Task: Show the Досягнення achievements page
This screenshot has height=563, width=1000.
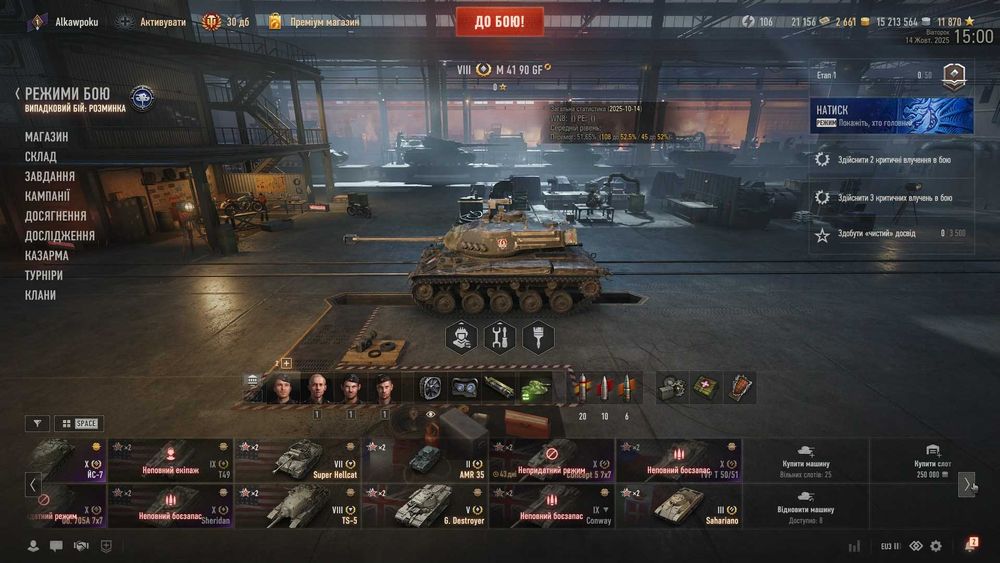Action: [x=55, y=216]
